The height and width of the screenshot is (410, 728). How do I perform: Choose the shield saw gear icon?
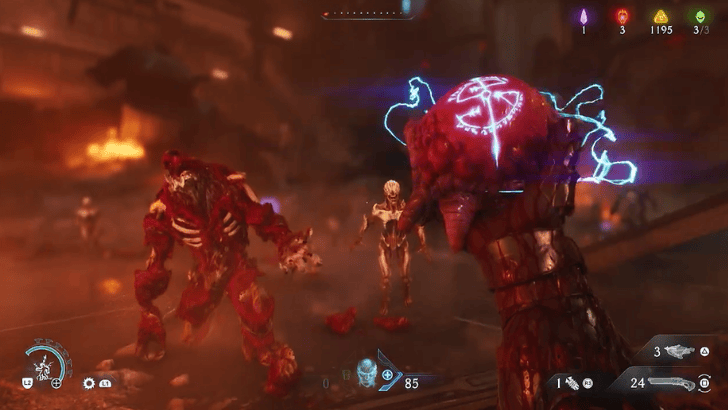pos(89,383)
